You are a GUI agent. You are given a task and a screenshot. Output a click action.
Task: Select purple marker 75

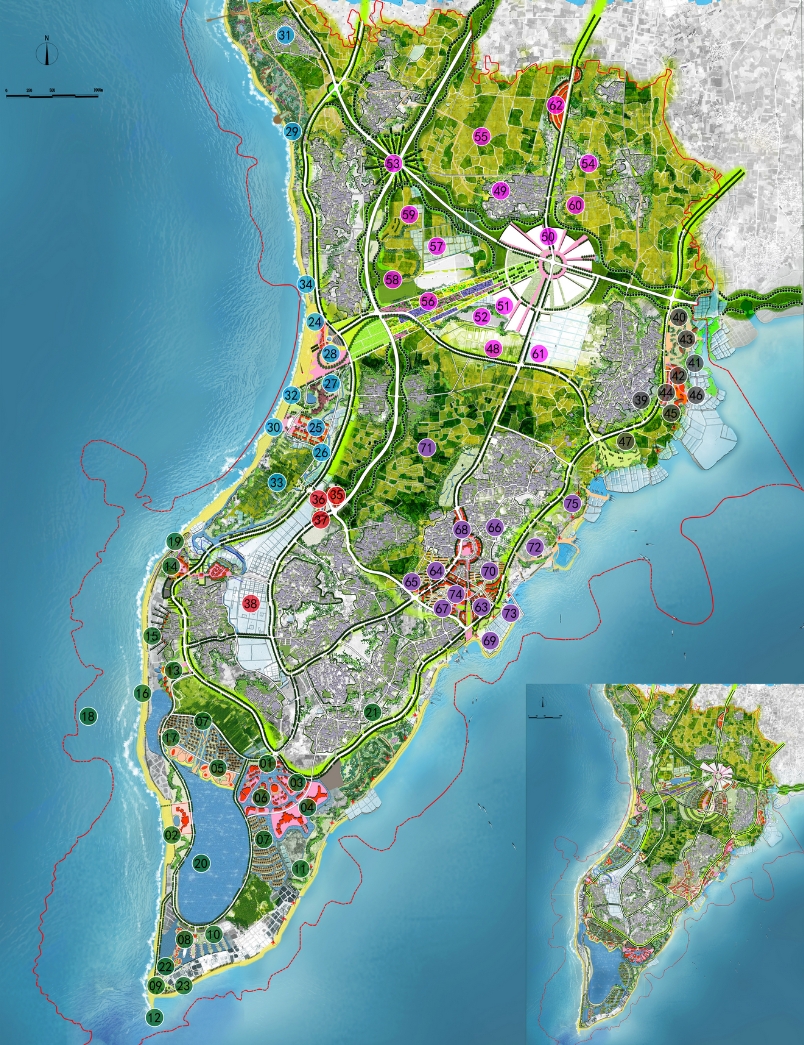tap(572, 503)
